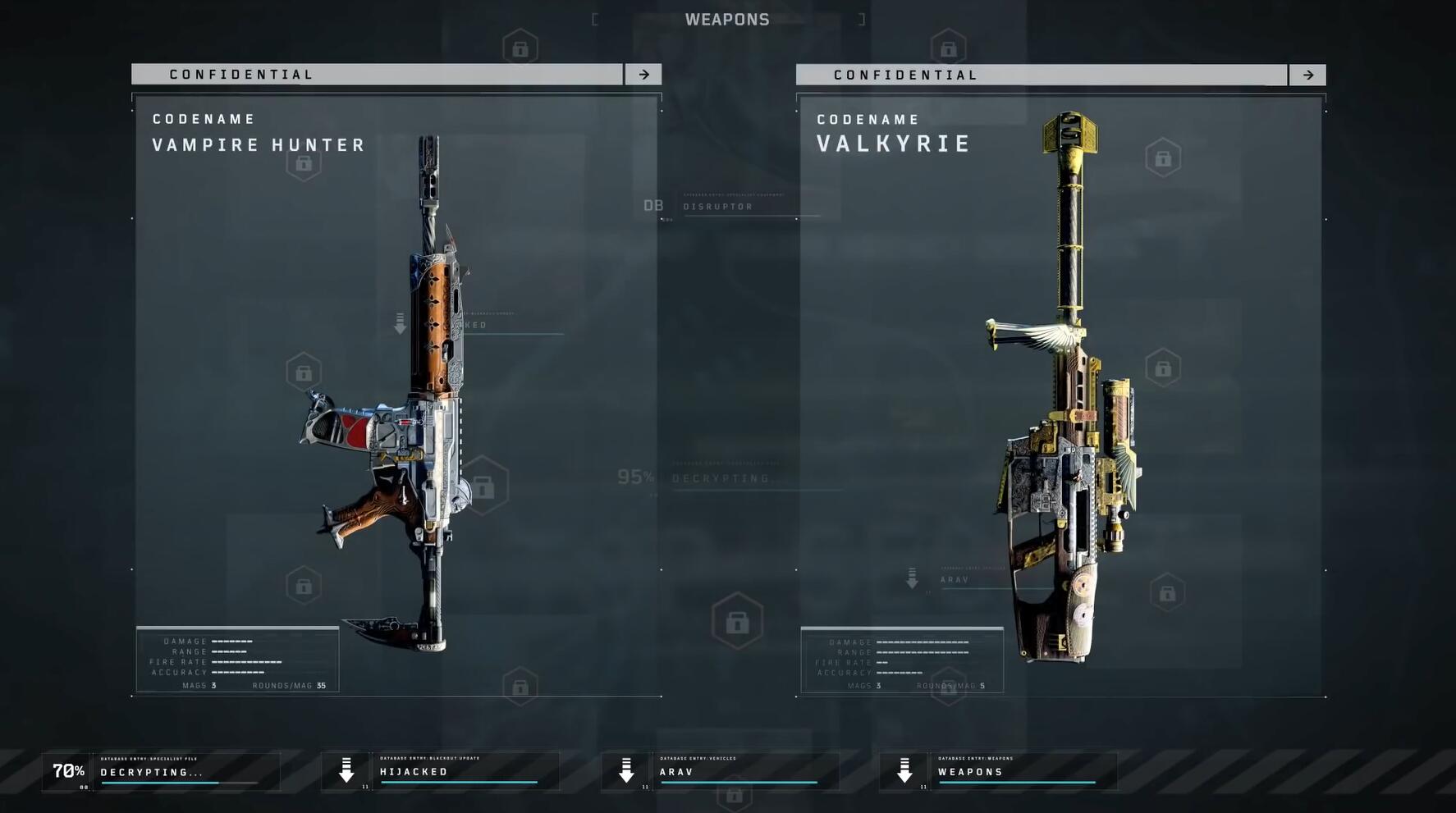Select the Vampire Hunter weapon card

[396, 394]
